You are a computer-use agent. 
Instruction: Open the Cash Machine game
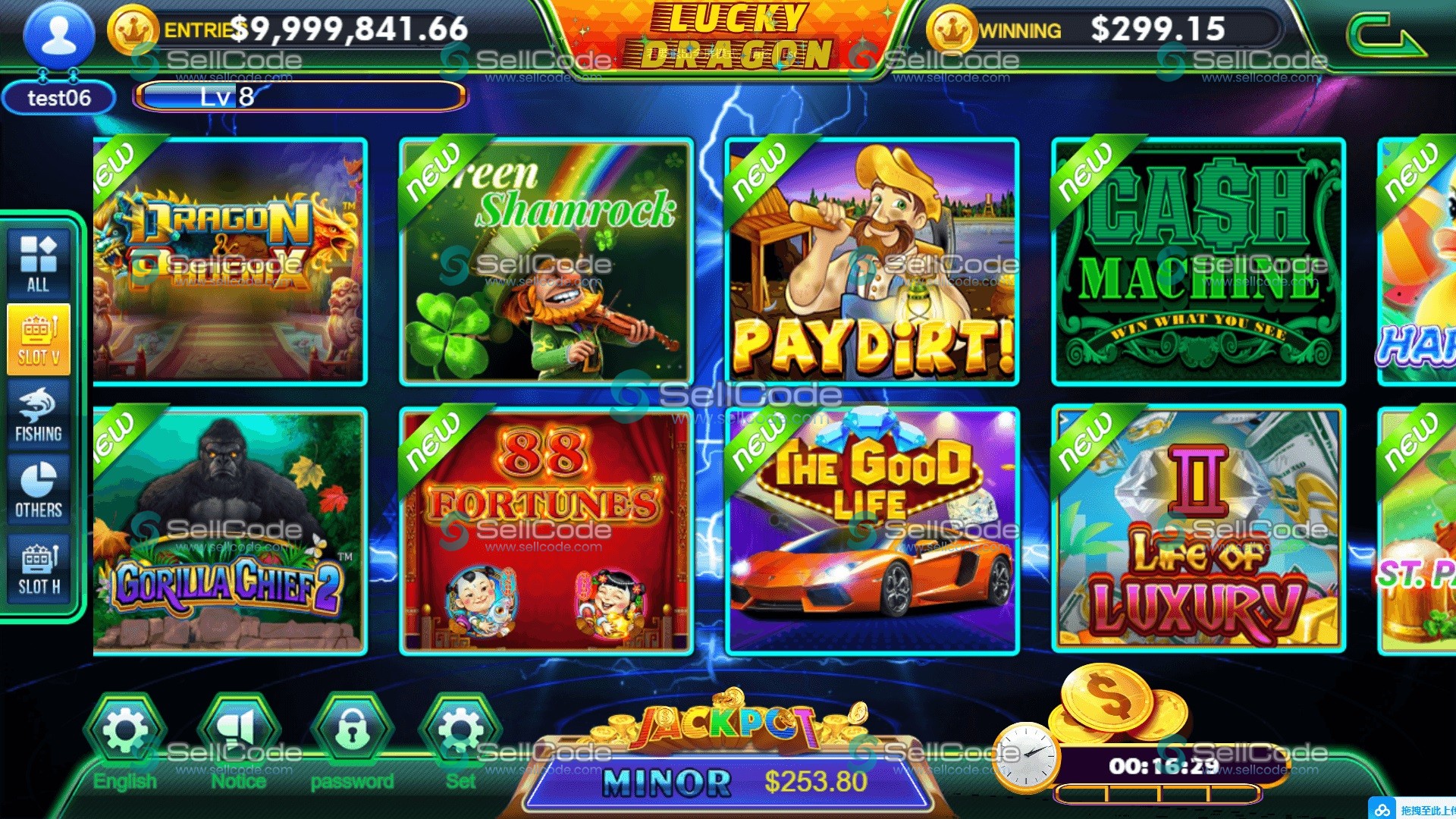tap(1198, 261)
